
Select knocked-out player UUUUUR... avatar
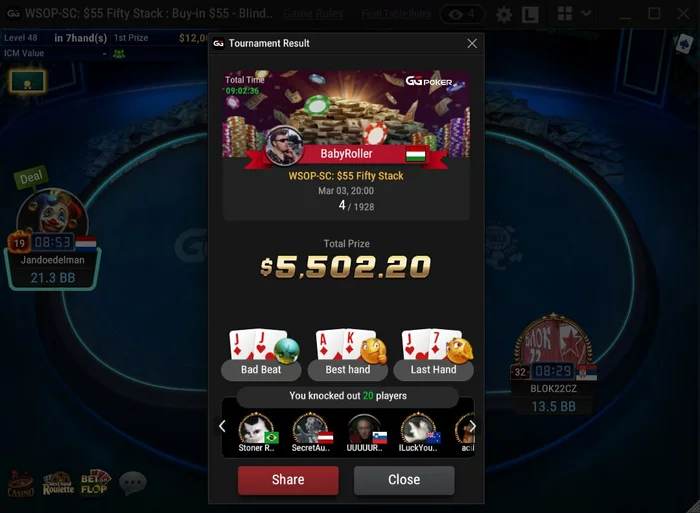(x=365, y=430)
